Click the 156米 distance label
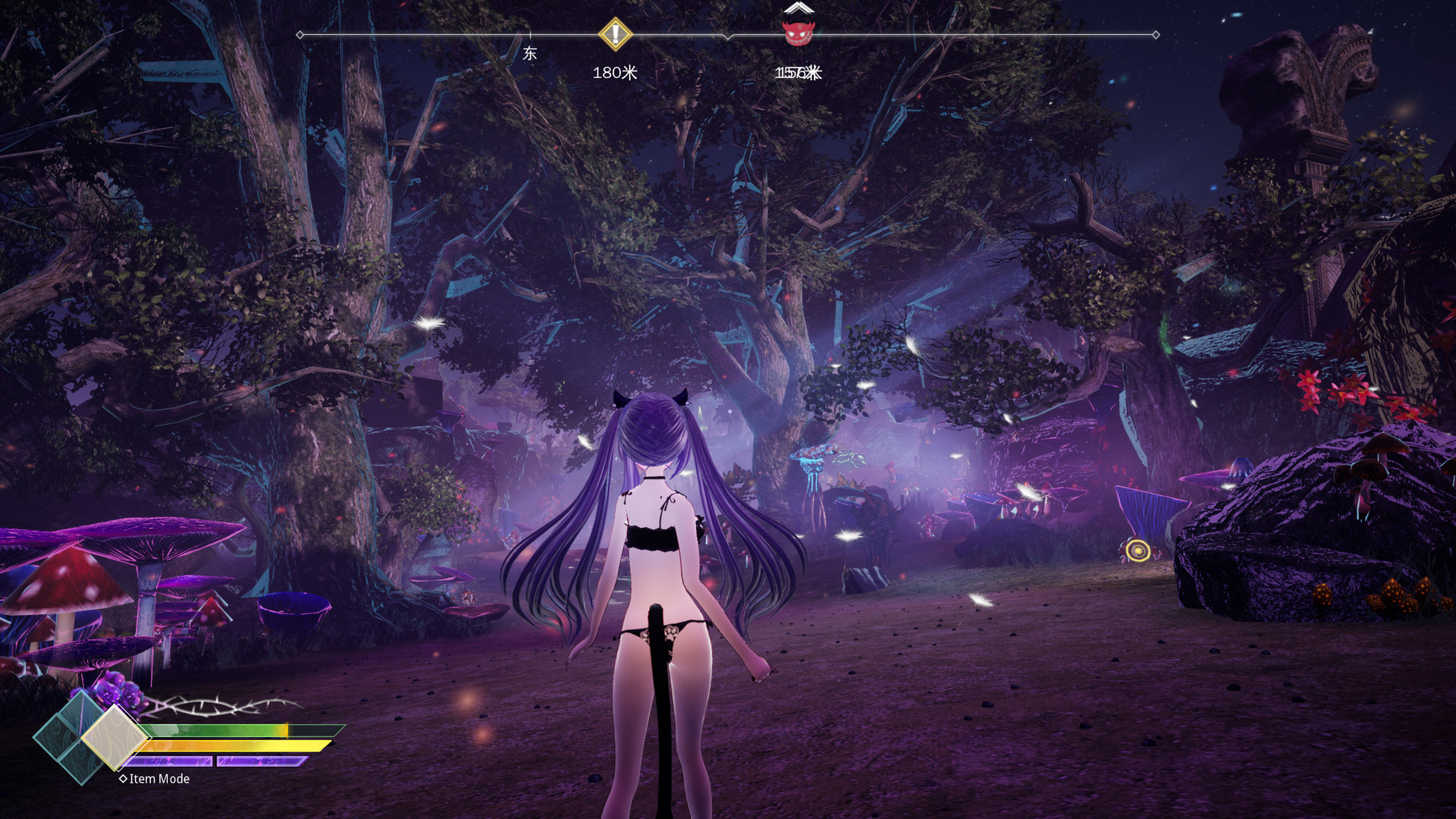Image resolution: width=1456 pixels, height=819 pixels. 797,72
